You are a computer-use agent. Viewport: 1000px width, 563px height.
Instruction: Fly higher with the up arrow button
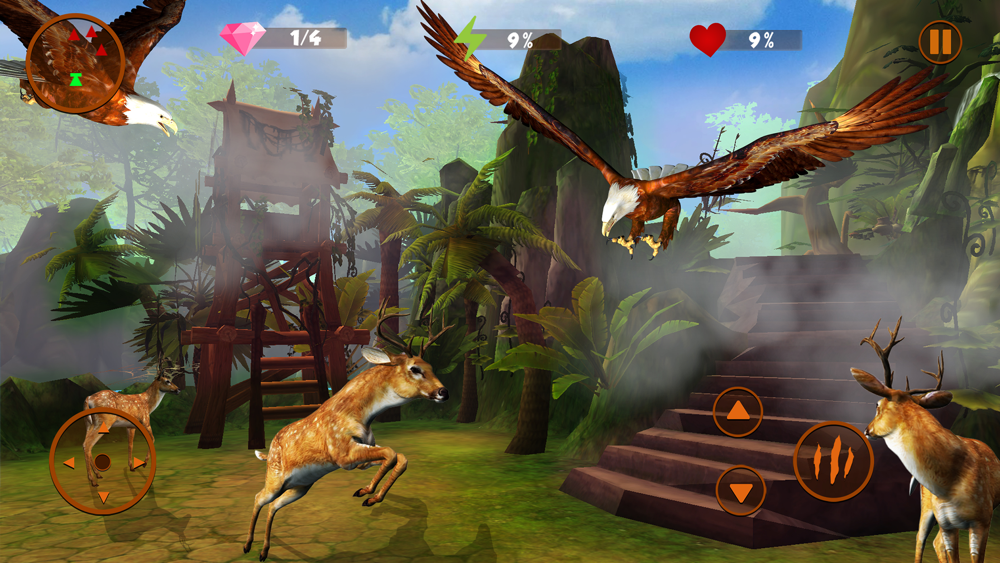point(738,411)
